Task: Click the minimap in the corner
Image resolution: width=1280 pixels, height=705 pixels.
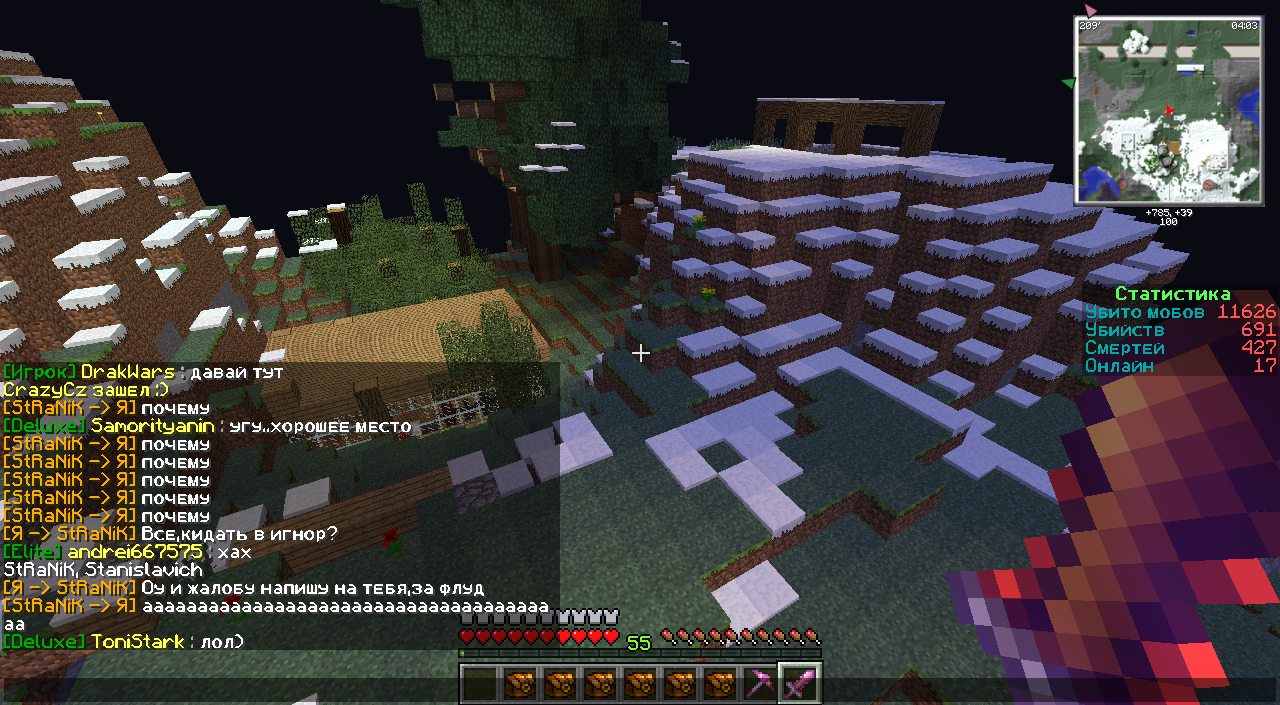Action: 1168,111
